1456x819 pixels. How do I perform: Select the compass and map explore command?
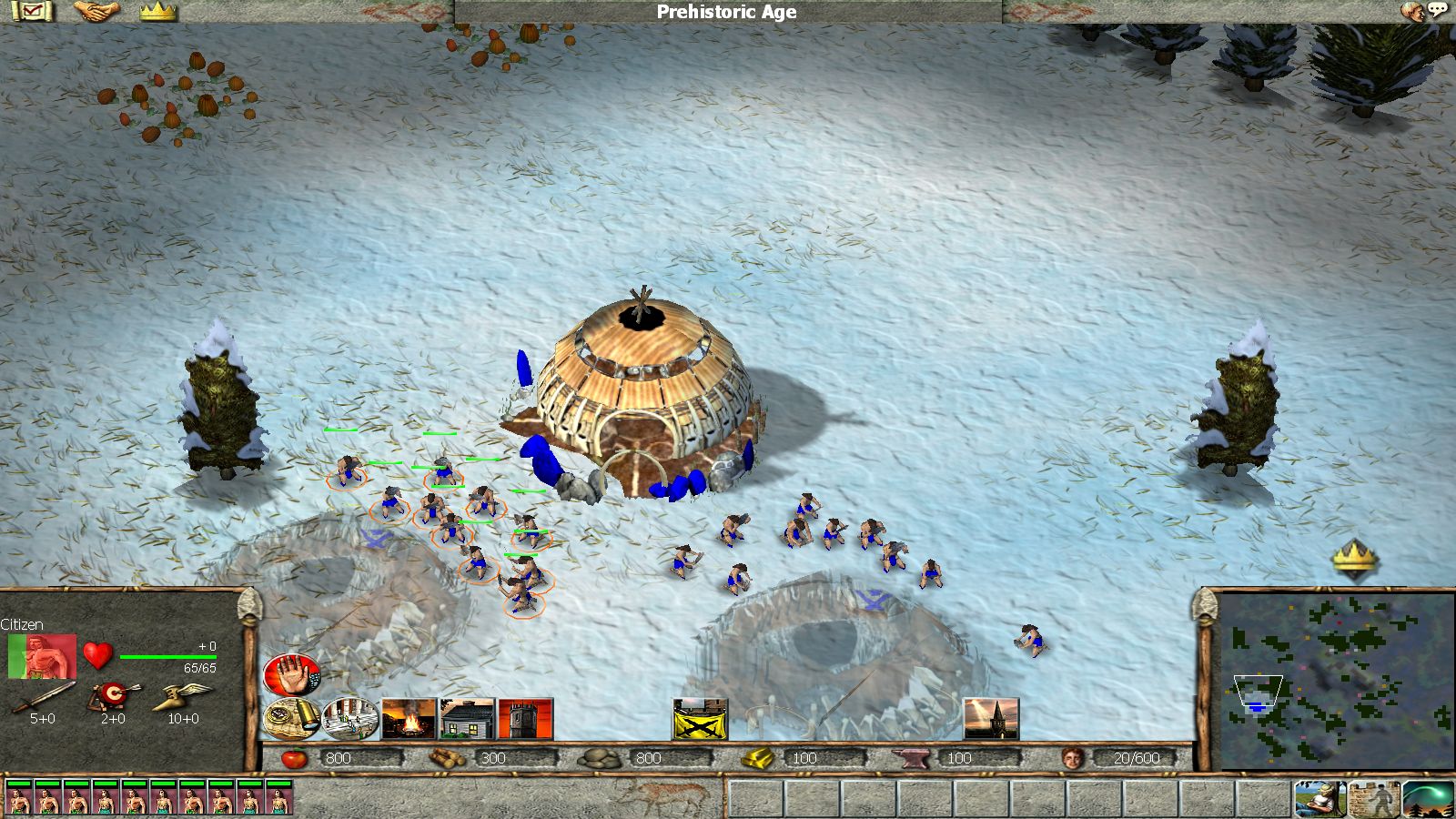(x=291, y=719)
